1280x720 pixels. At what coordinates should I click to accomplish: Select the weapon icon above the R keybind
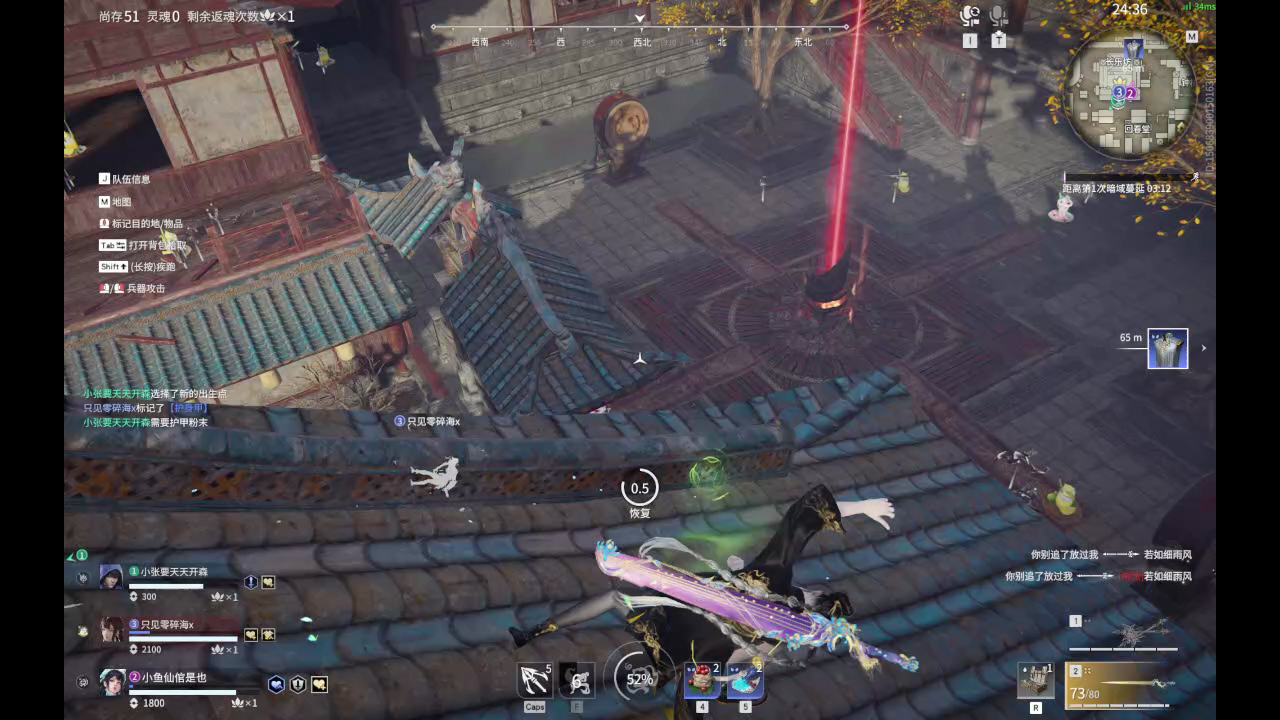click(x=1036, y=681)
